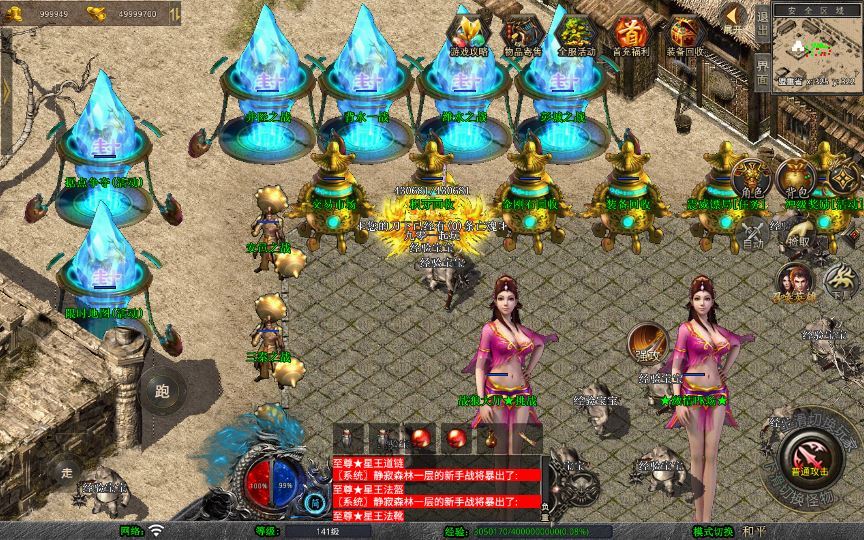Open the 背包 backpack bag
The width and height of the screenshot is (864, 540).
click(x=796, y=181)
